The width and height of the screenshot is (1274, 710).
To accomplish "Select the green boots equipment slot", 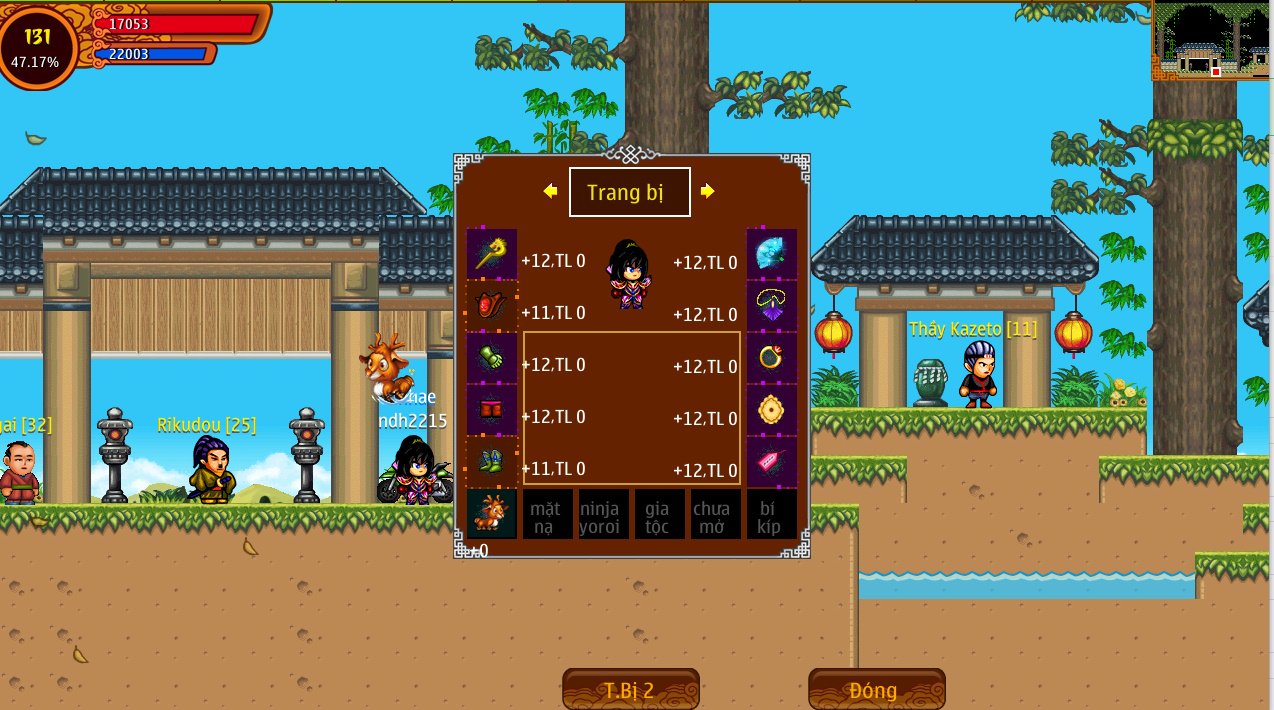I will pos(492,462).
